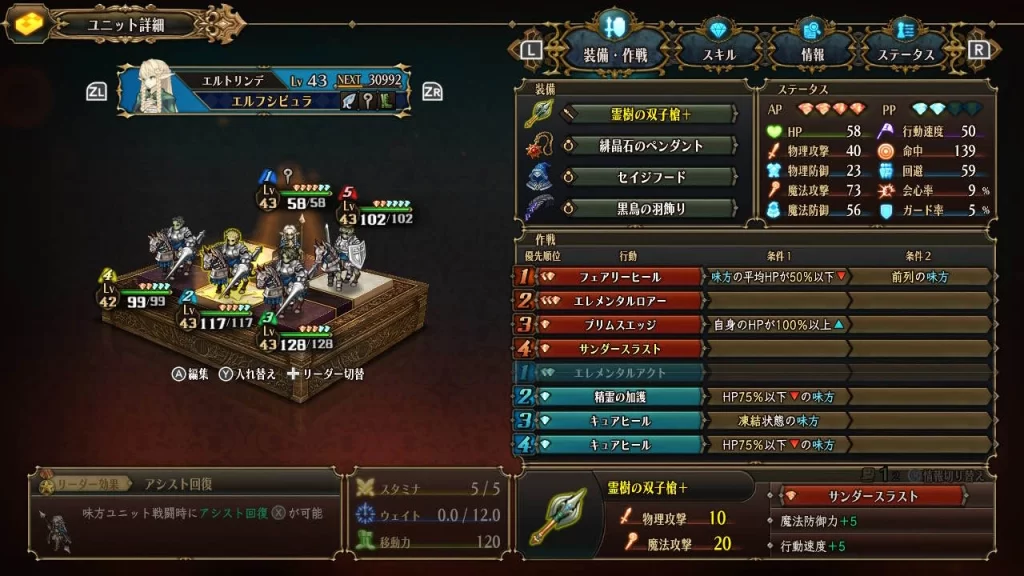Click the 味方の平均HPが50%以下 condition

point(778,277)
